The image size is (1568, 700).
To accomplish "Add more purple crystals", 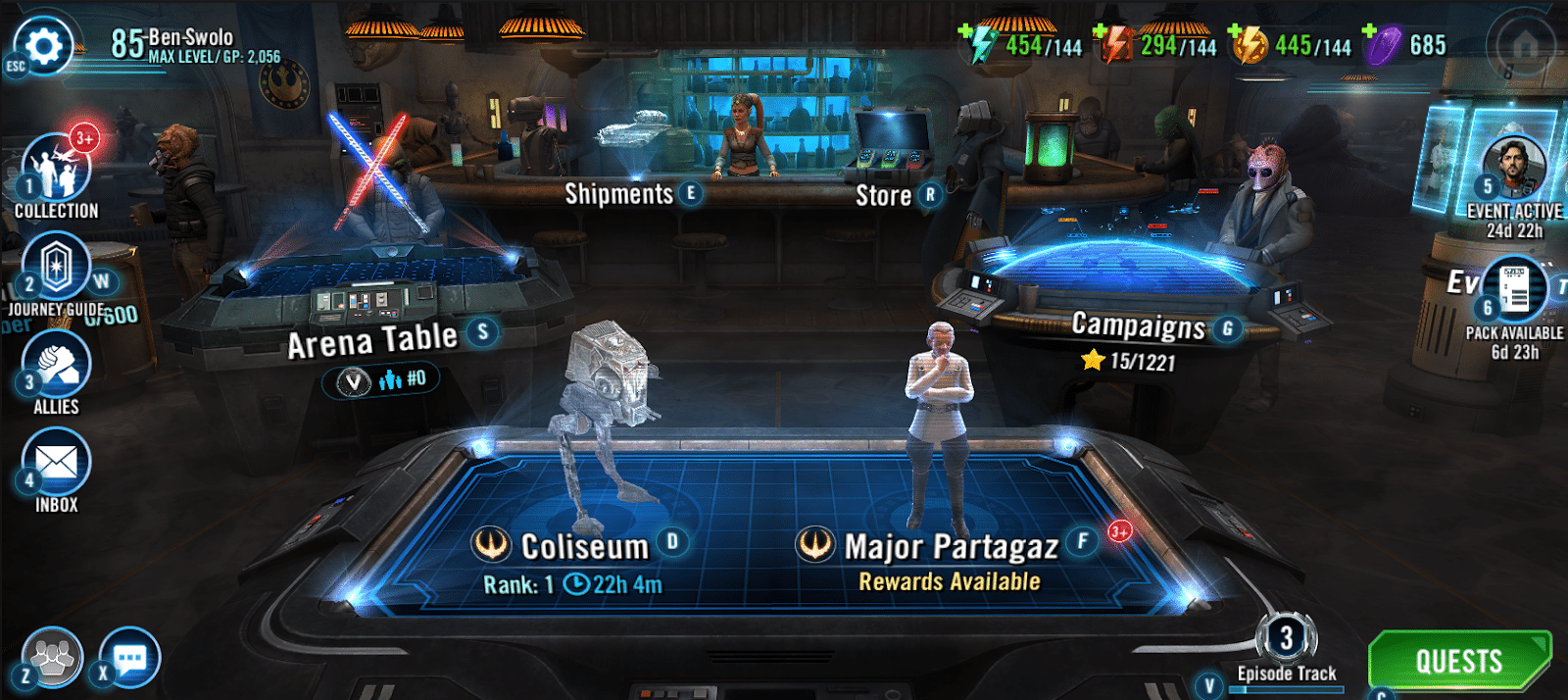I will point(1370,32).
